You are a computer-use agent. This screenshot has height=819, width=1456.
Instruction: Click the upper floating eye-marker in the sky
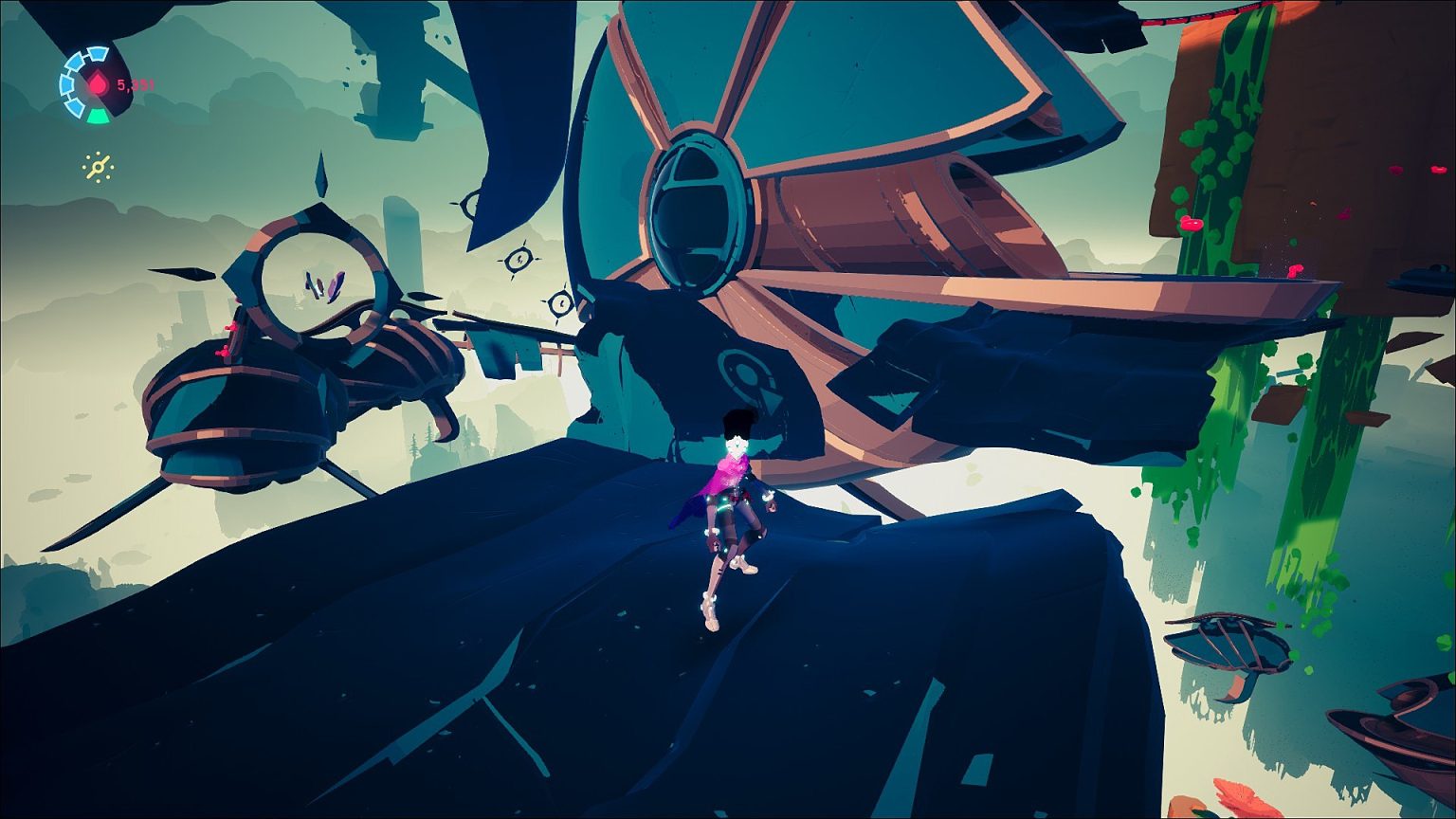[519, 258]
